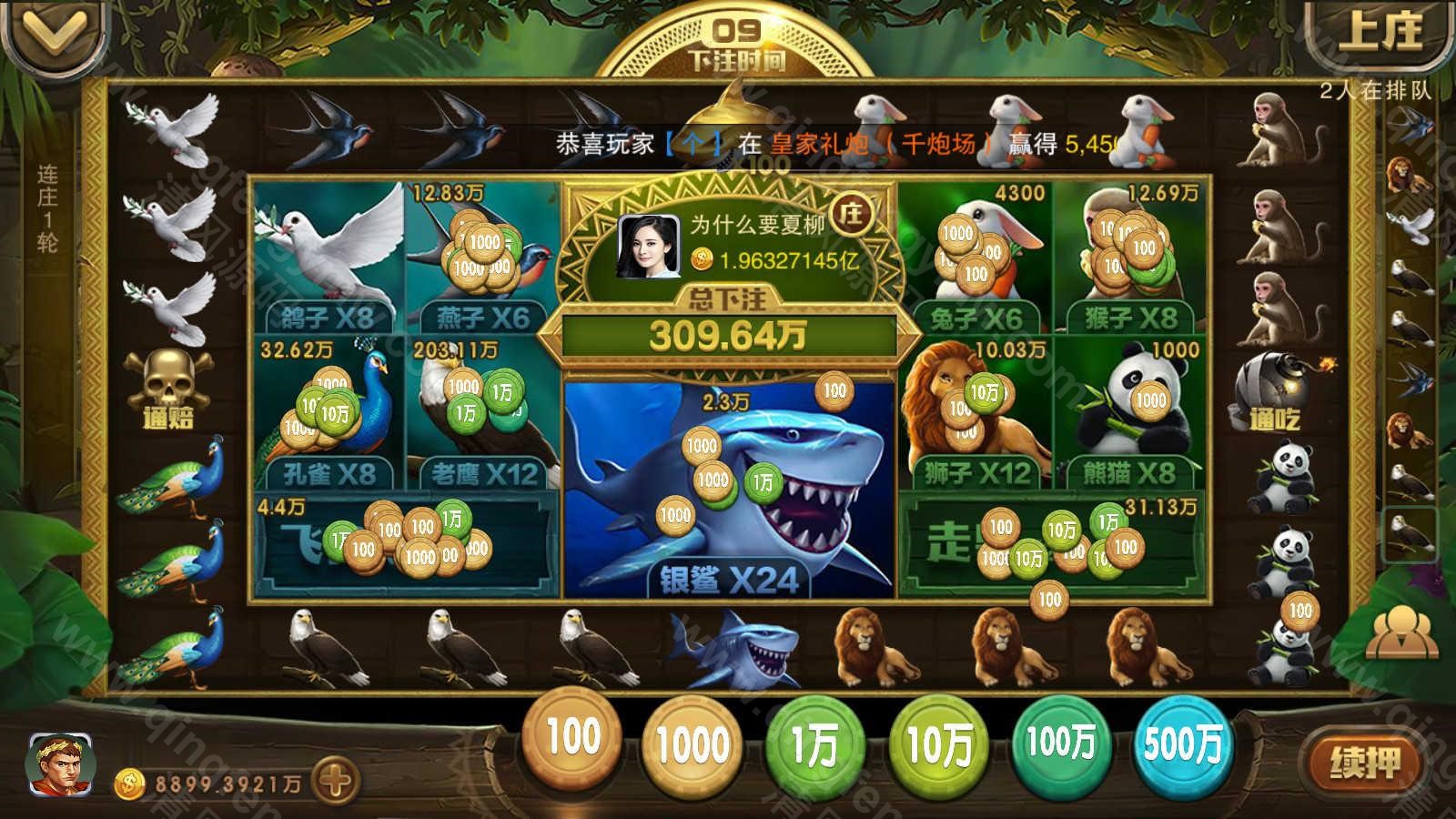Viewport: 1456px width, 819px height.
Task: Bet on the 猴子 X8 monkey tile
Action: [x=1130, y=257]
